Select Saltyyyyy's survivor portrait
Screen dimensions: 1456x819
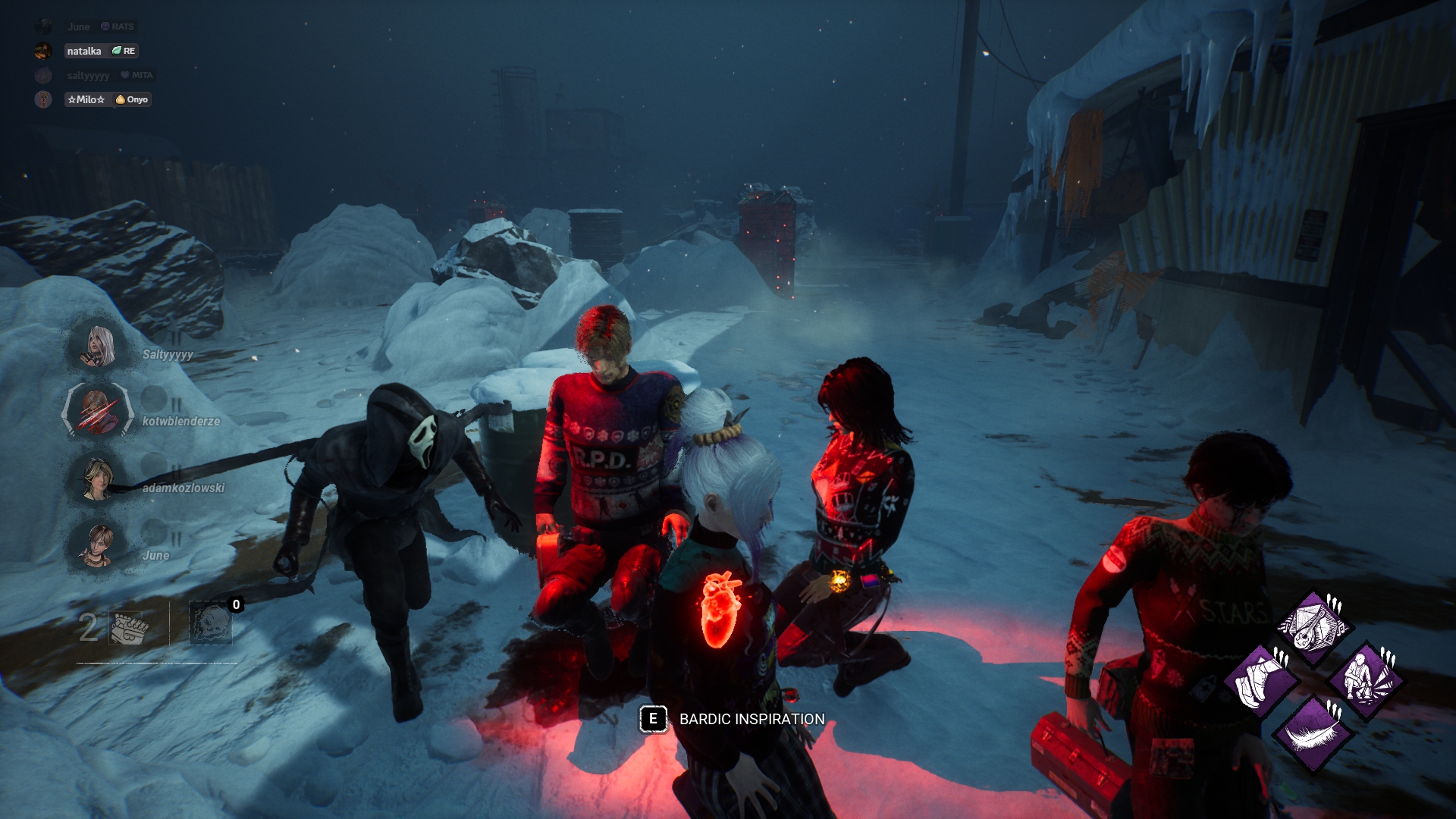point(99,346)
